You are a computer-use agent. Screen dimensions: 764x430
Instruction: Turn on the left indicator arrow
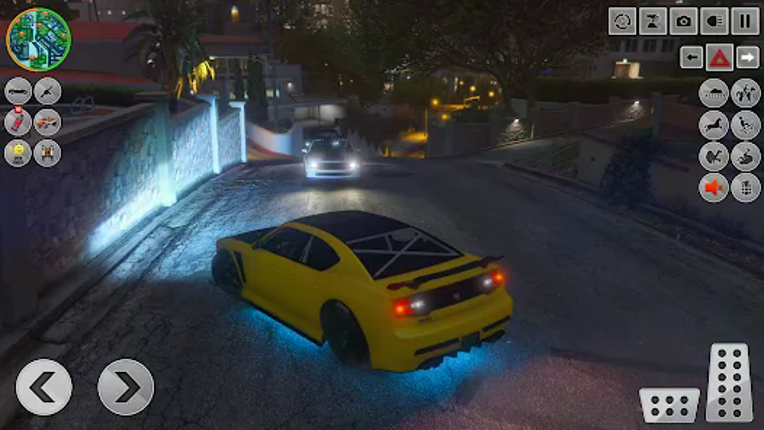coord(691,57)
